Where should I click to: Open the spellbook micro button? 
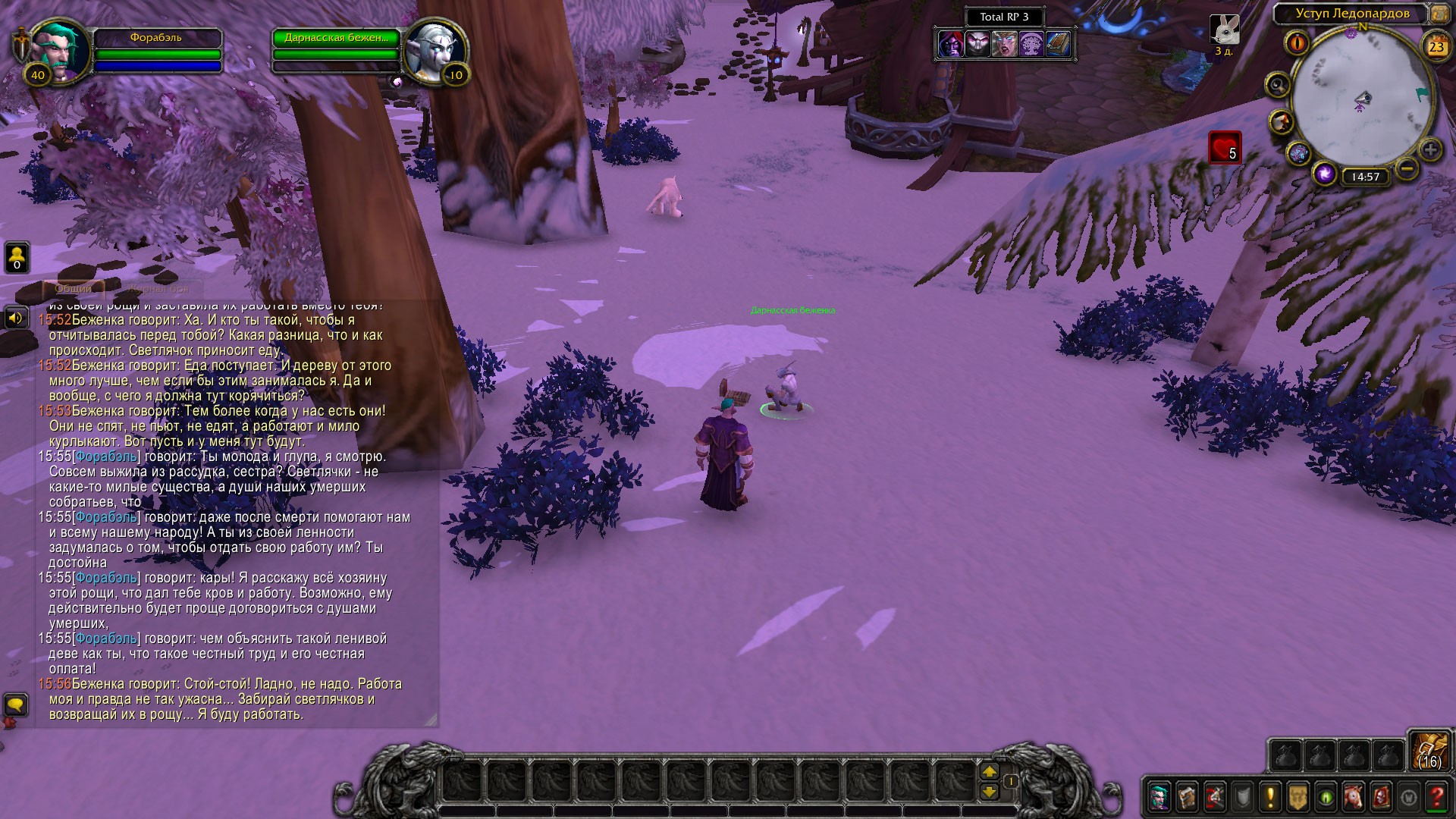pos(1187,797)
